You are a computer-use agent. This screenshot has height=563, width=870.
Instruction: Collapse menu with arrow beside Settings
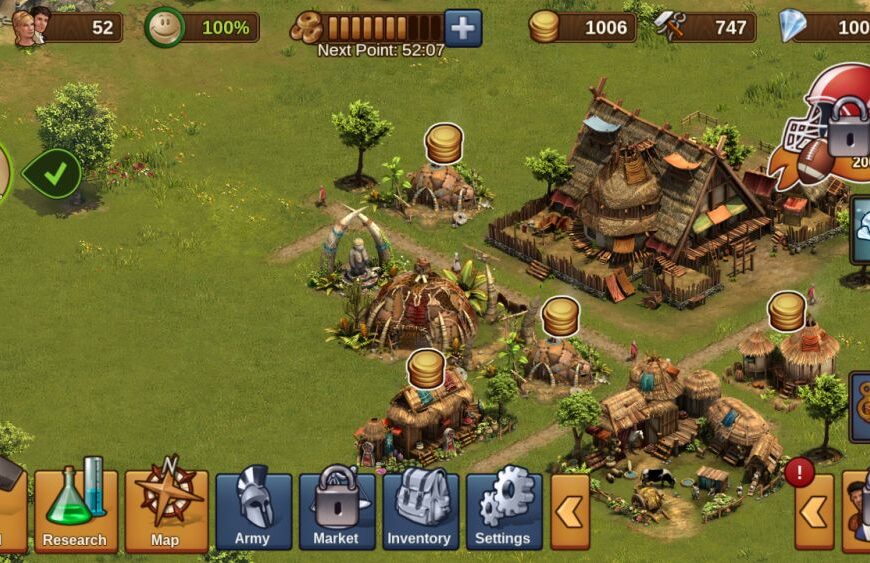click(570, 511)
